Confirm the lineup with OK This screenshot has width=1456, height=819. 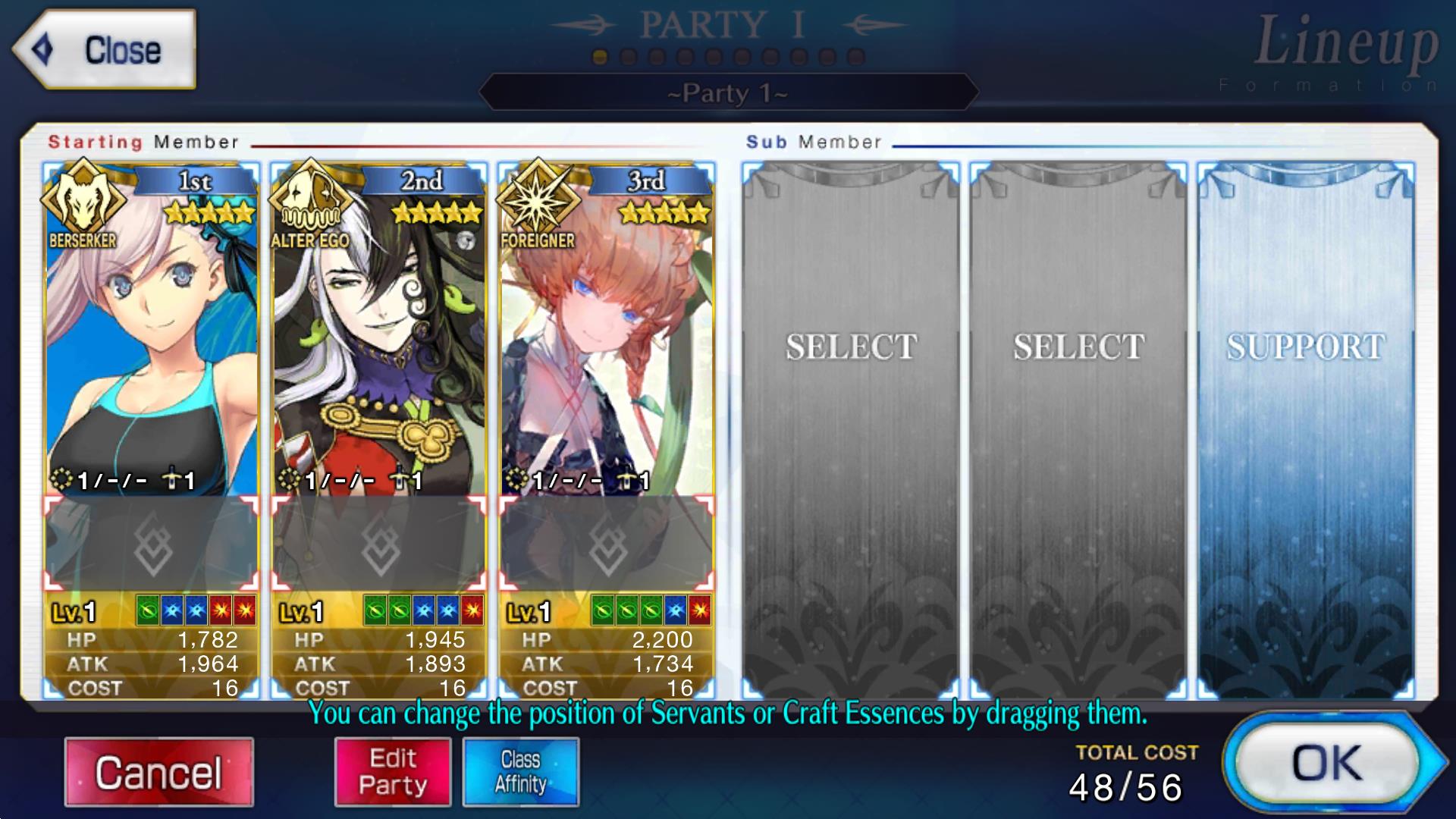point(1328,763)
